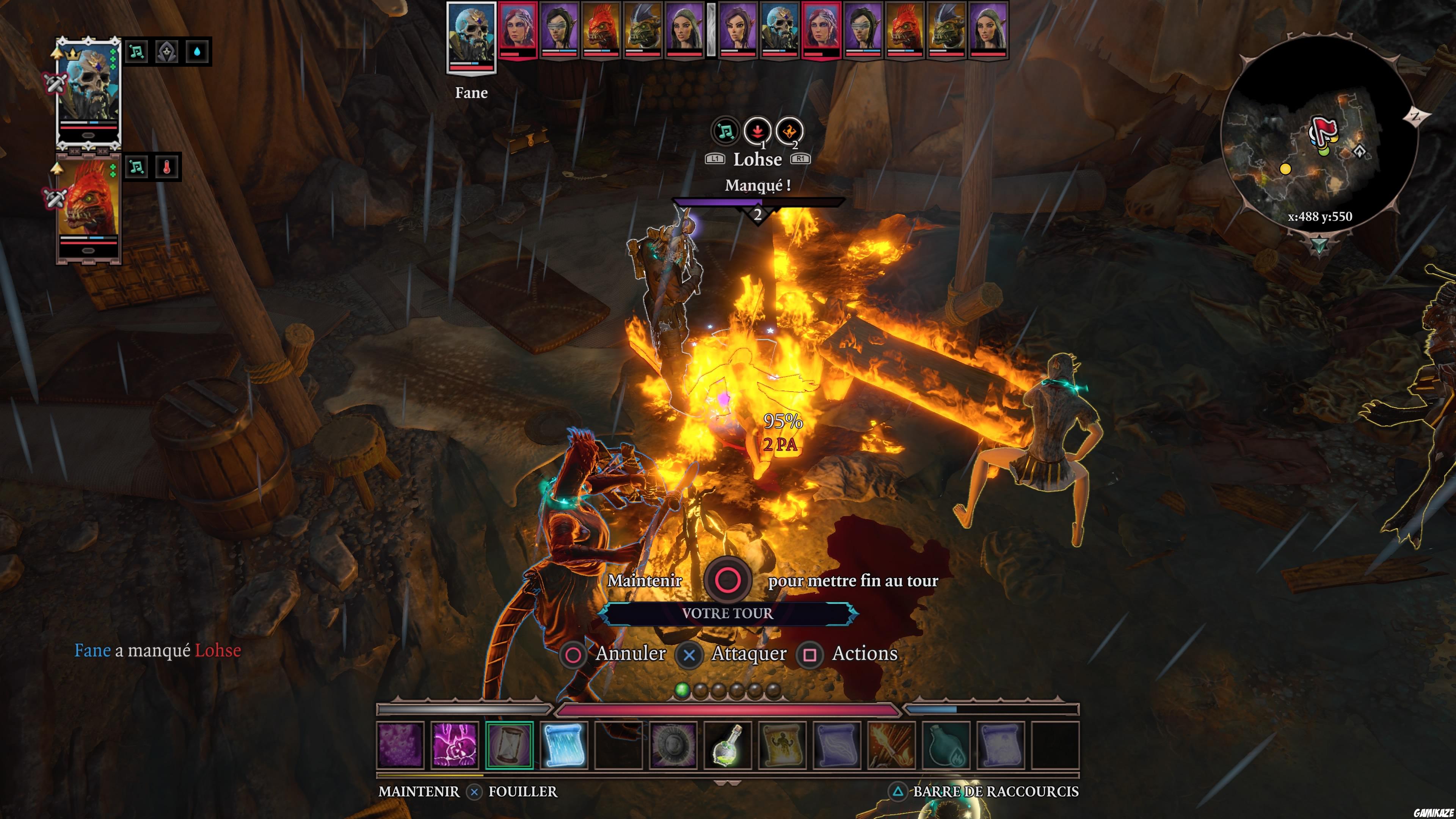Click the thermometer status effect icon

168,166
